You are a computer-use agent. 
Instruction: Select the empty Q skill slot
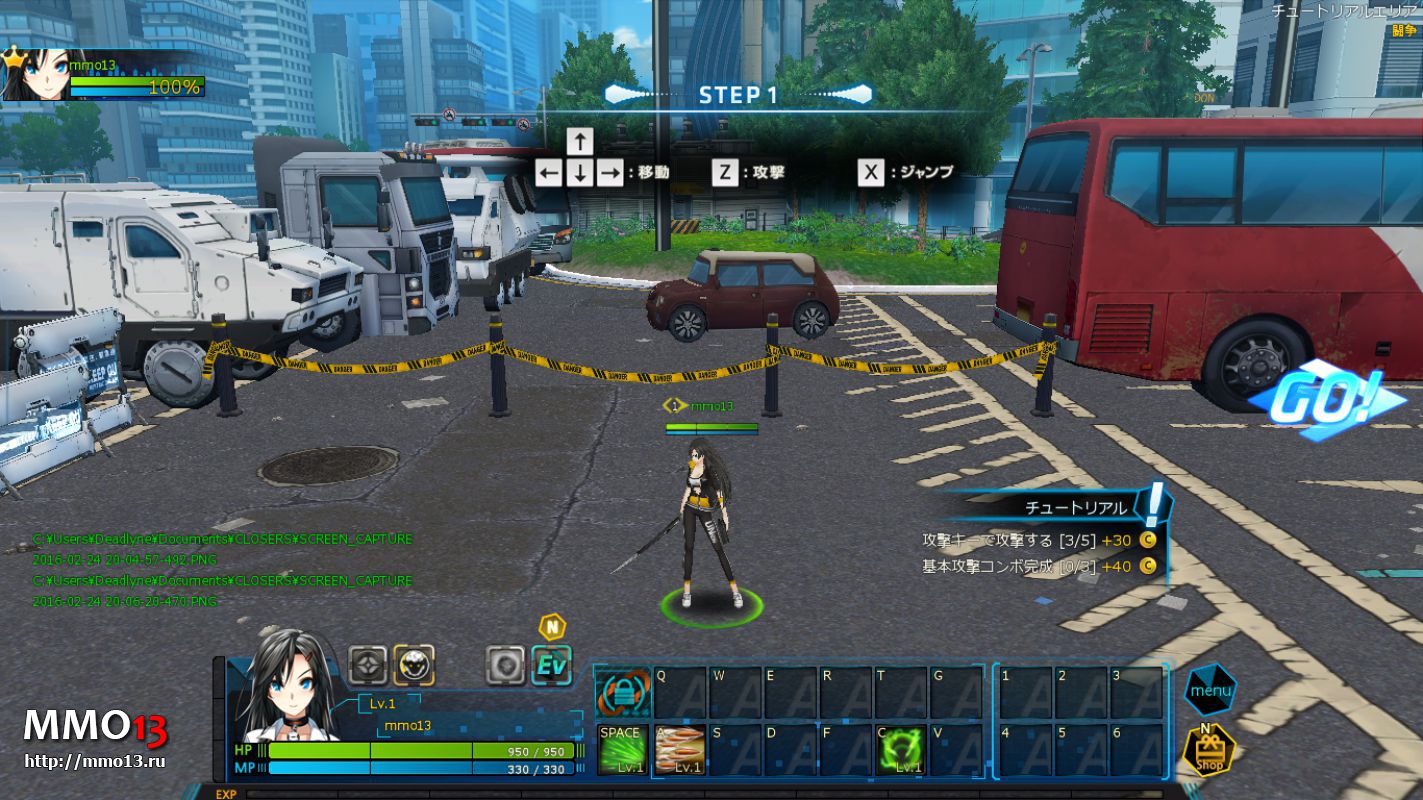tap(679, 692)
